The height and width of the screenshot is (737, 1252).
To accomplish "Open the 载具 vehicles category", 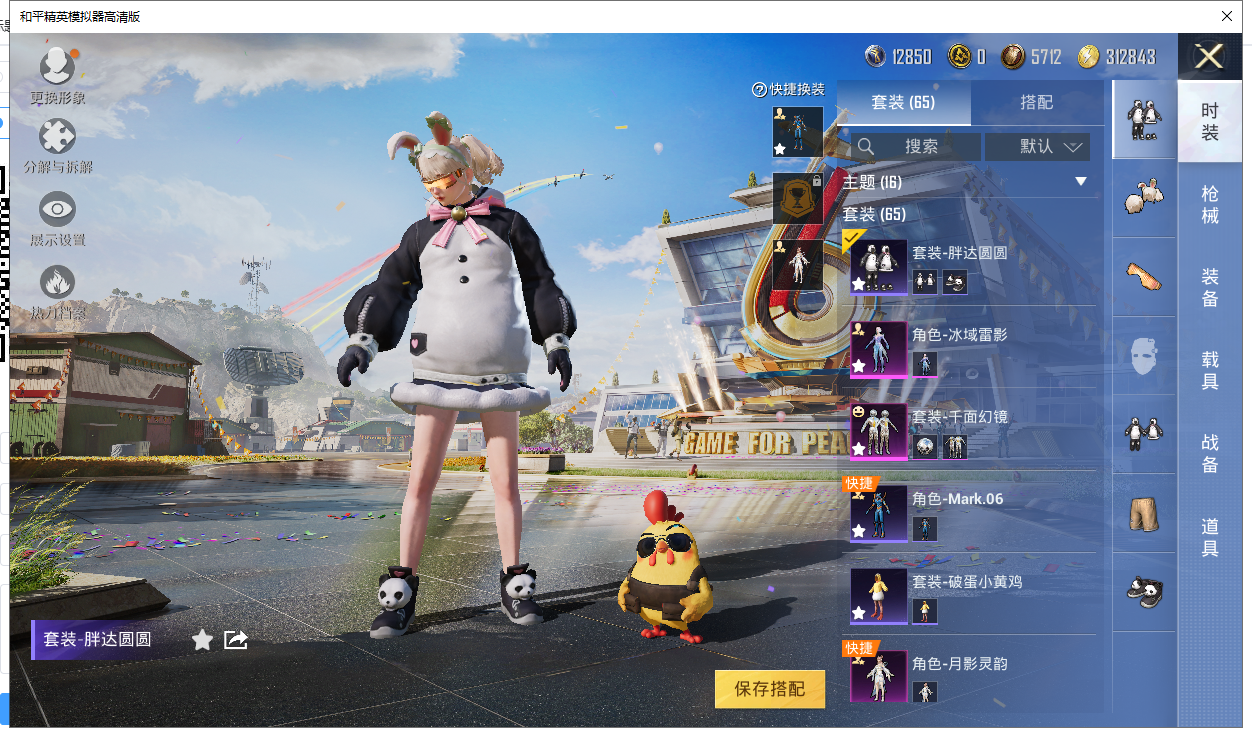I will 1210,370.
